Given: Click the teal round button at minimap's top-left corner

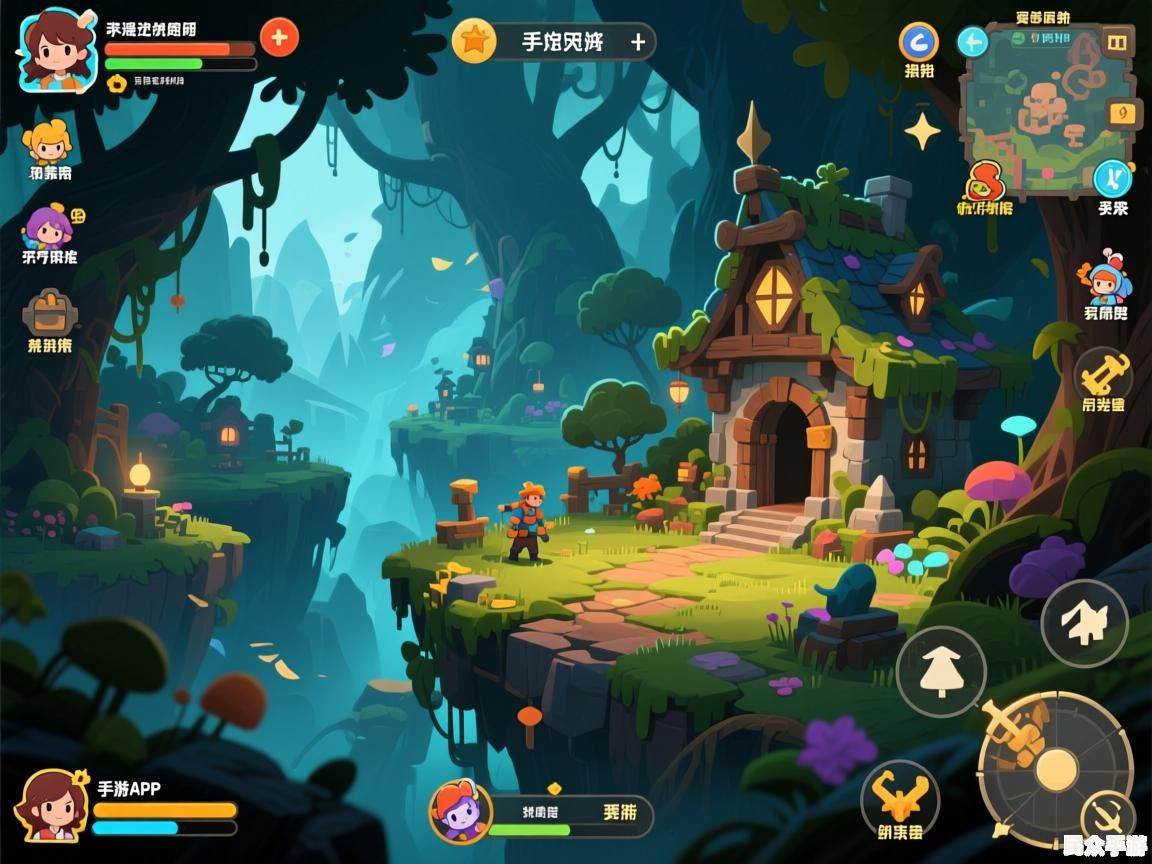Looking at the screenshot, I should point(972,42).
